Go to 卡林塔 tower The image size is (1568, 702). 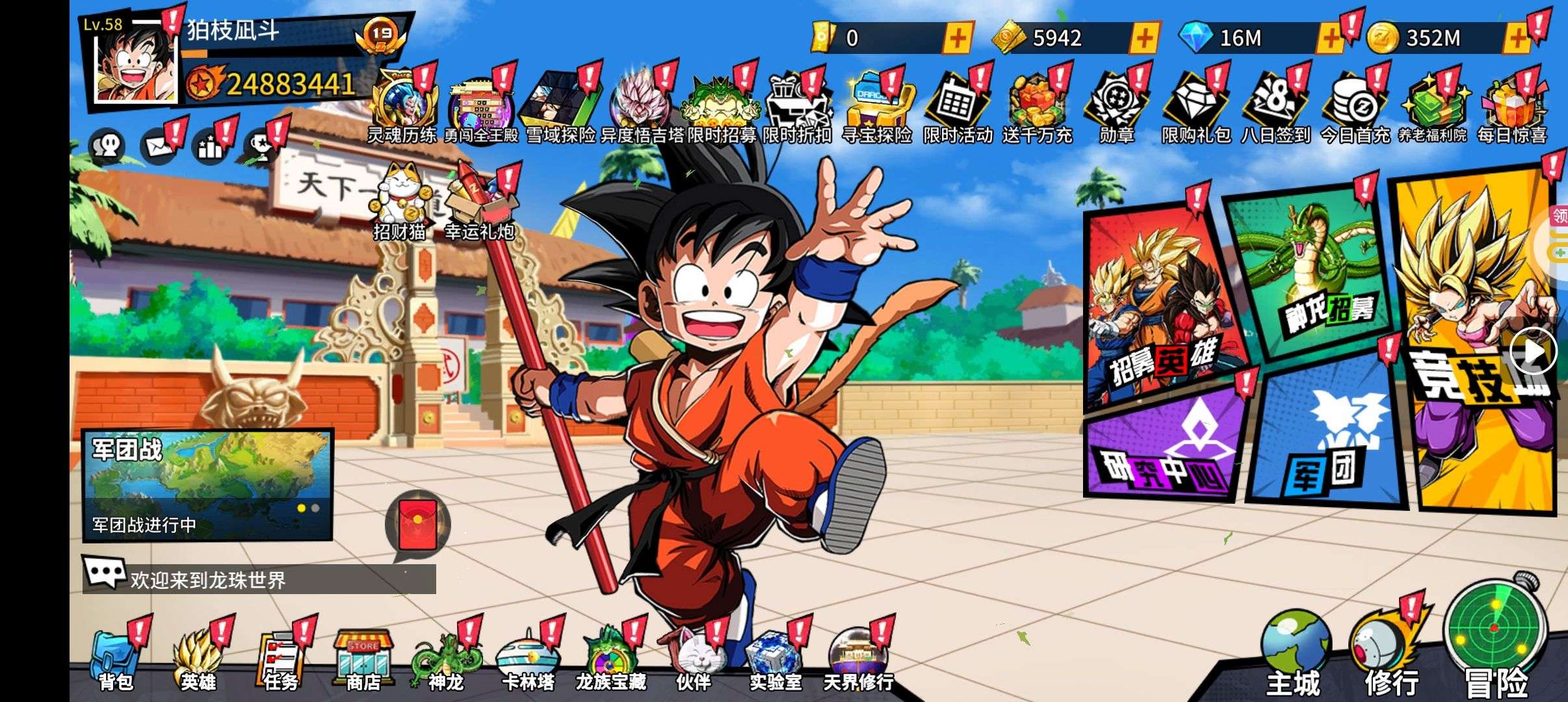pyautogui.click(x=528, y=658)
